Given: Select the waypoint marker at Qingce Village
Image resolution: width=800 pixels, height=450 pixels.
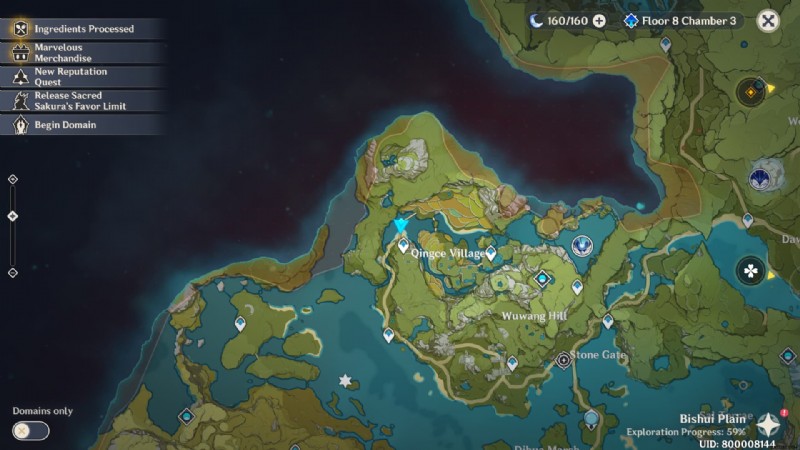Looking at the screenshot, I should tap(404, 245).
